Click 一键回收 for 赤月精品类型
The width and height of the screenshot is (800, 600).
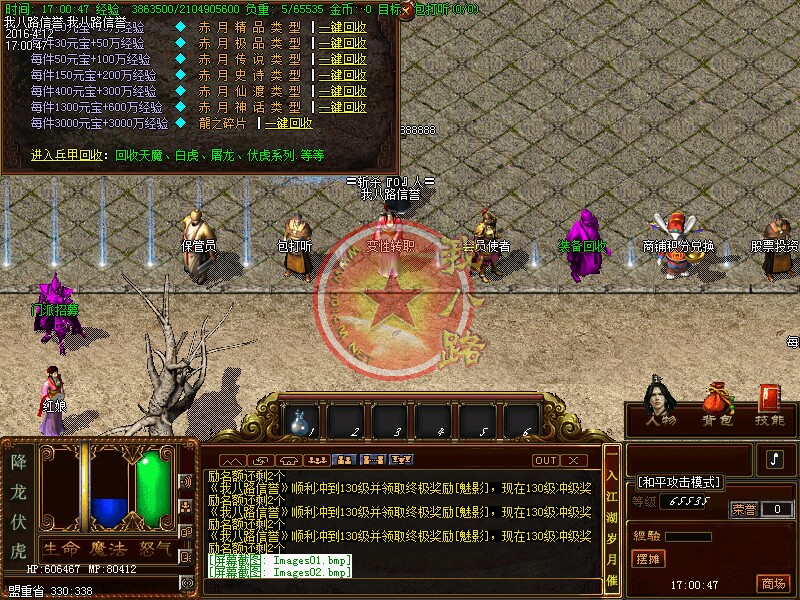coord(343,28)
